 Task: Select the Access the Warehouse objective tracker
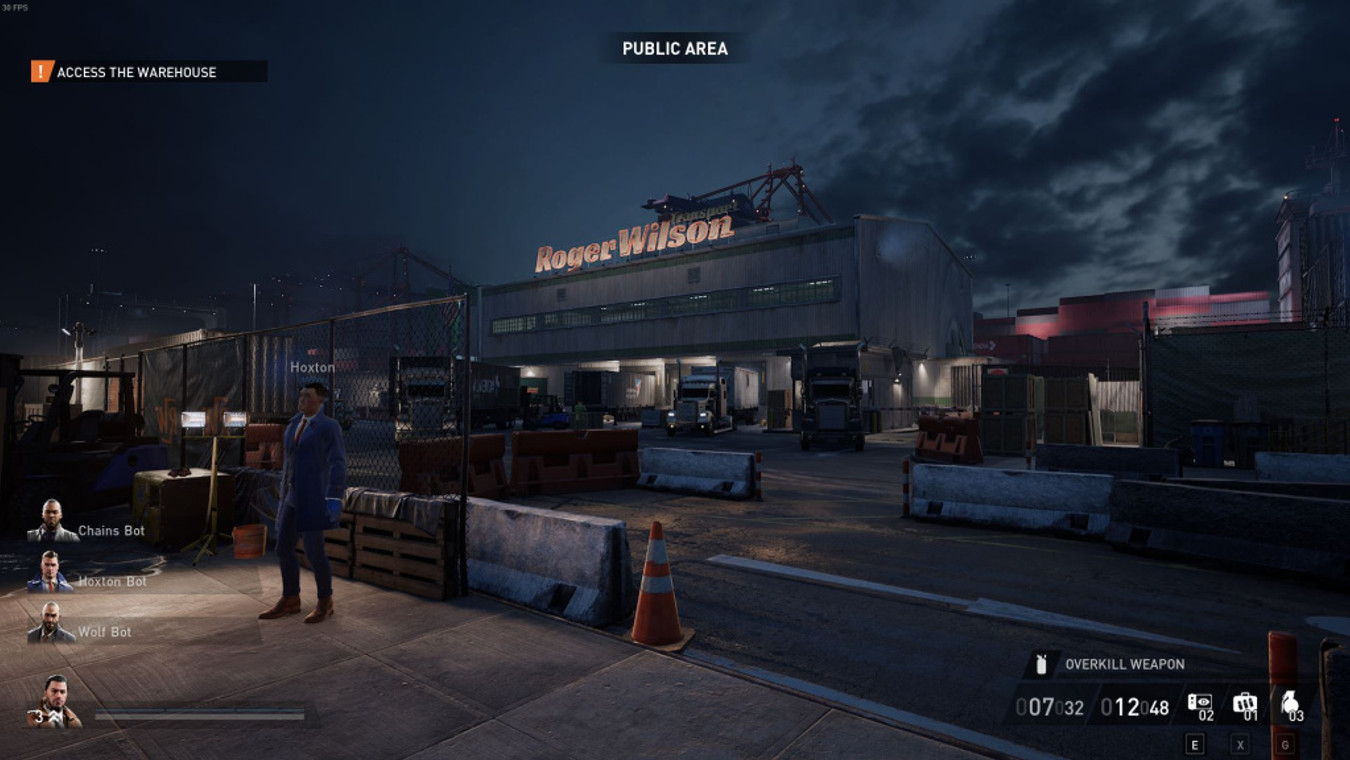pyautogui.click(x=136, y=72)
